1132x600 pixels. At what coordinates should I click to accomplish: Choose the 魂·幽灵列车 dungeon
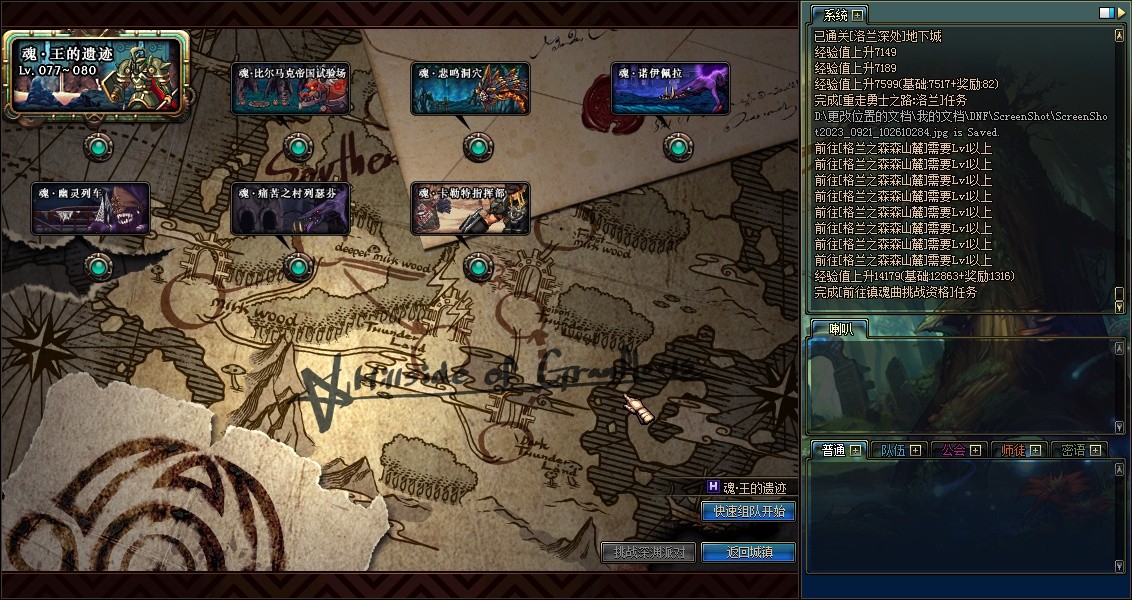tap(91, 208)
